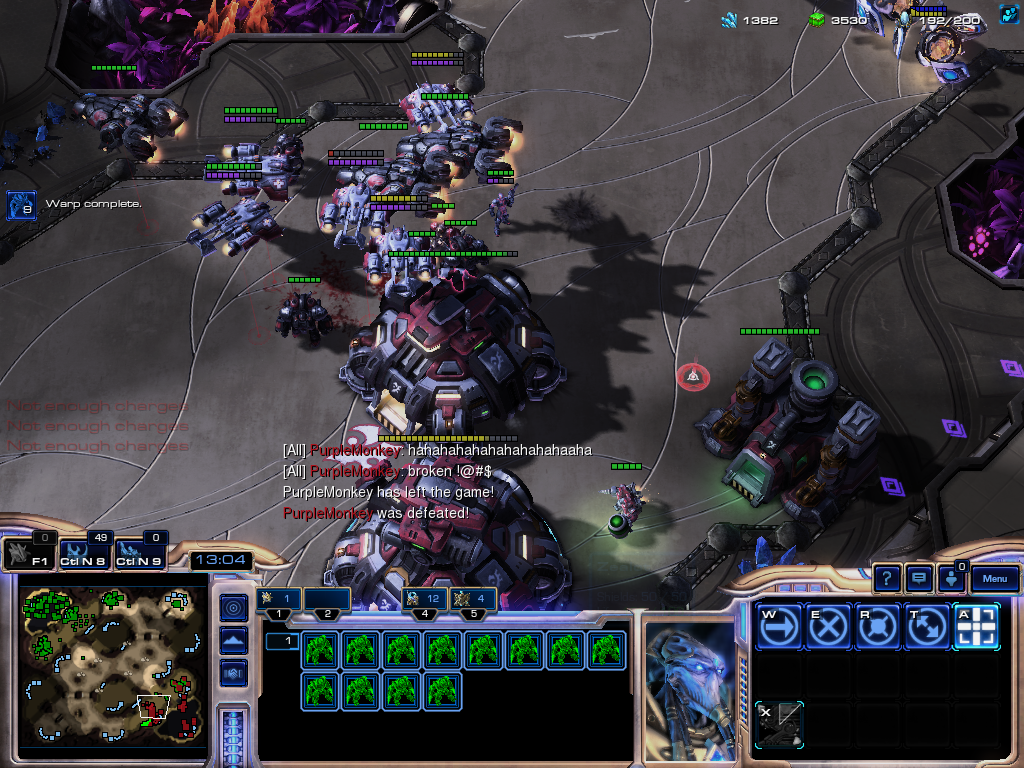Image resolution: width=1024 pixels, height=768 pixels.
Task: Switch to control group 5
Action: coord(473,599)
